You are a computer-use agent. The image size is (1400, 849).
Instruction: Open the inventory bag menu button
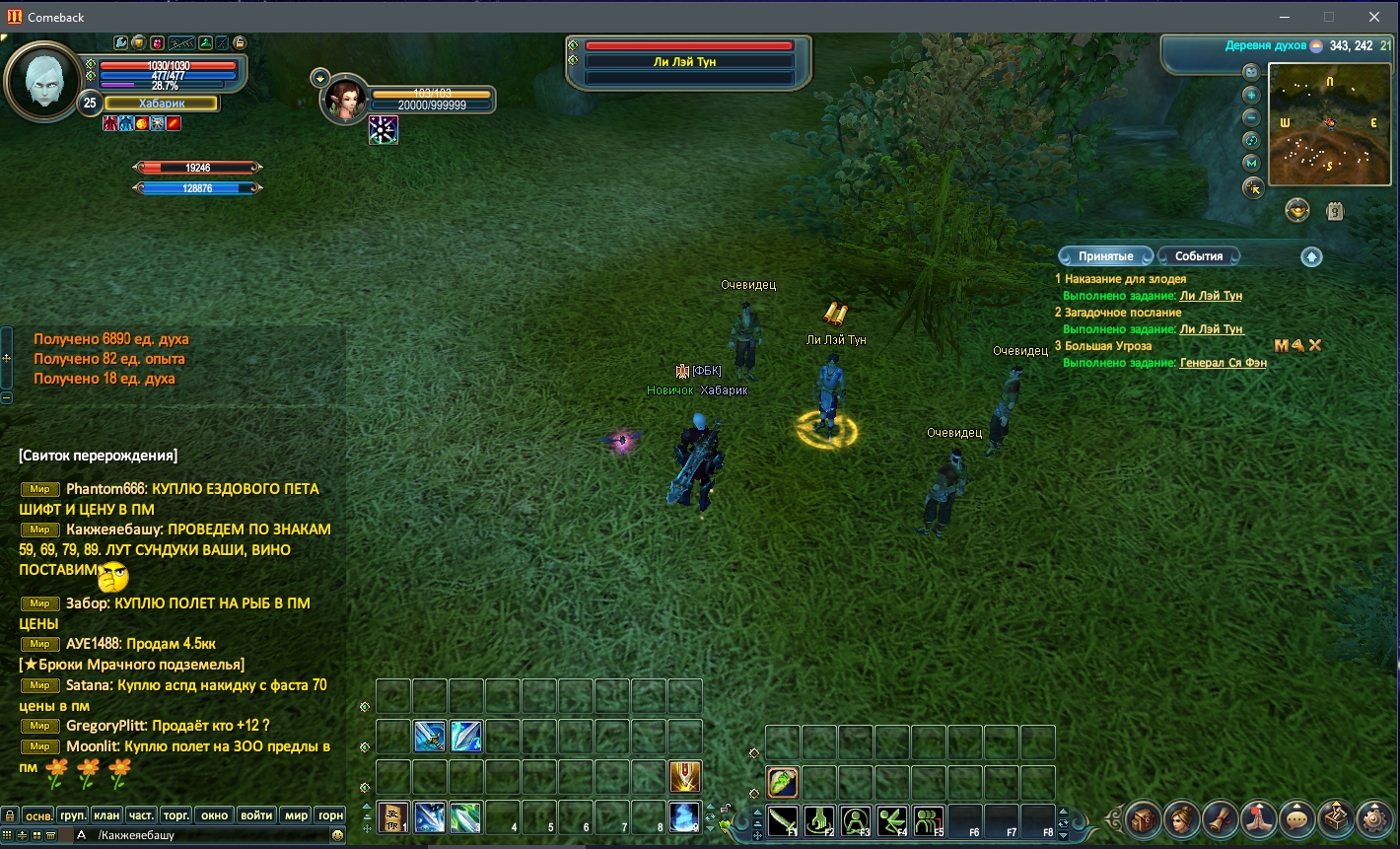(x=1144, y=818)
